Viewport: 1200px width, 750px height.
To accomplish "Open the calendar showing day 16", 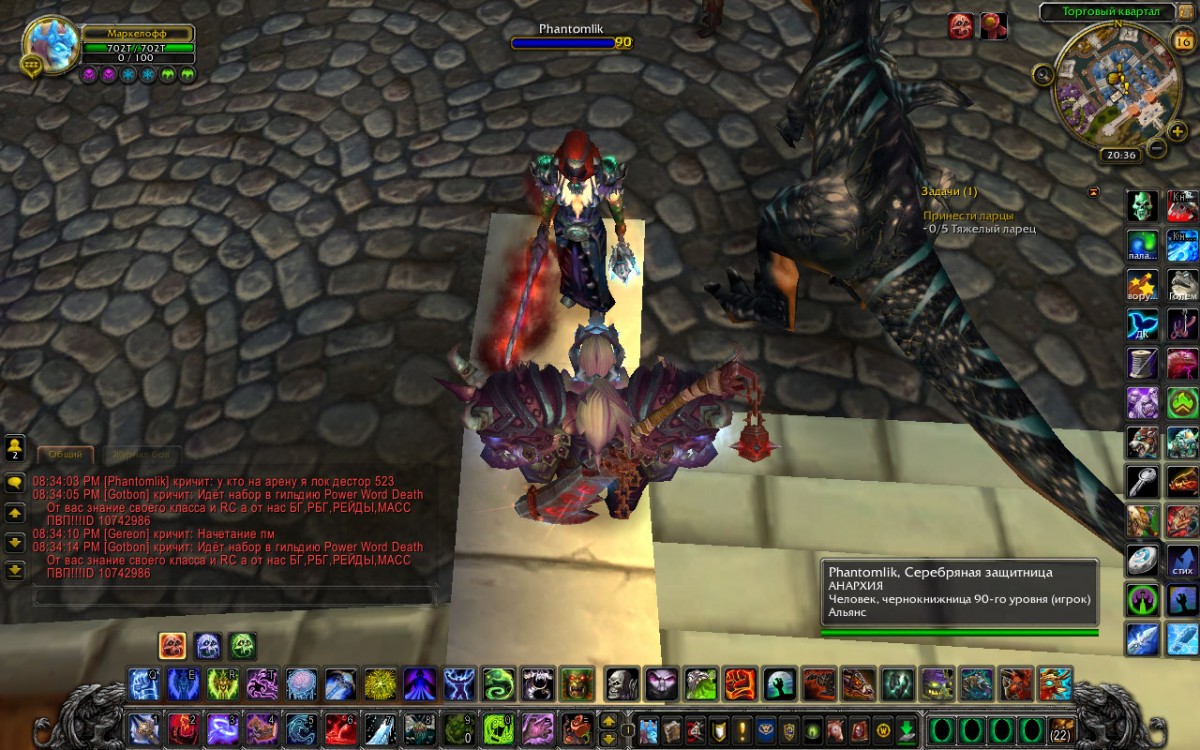I will coord(1179,39).
